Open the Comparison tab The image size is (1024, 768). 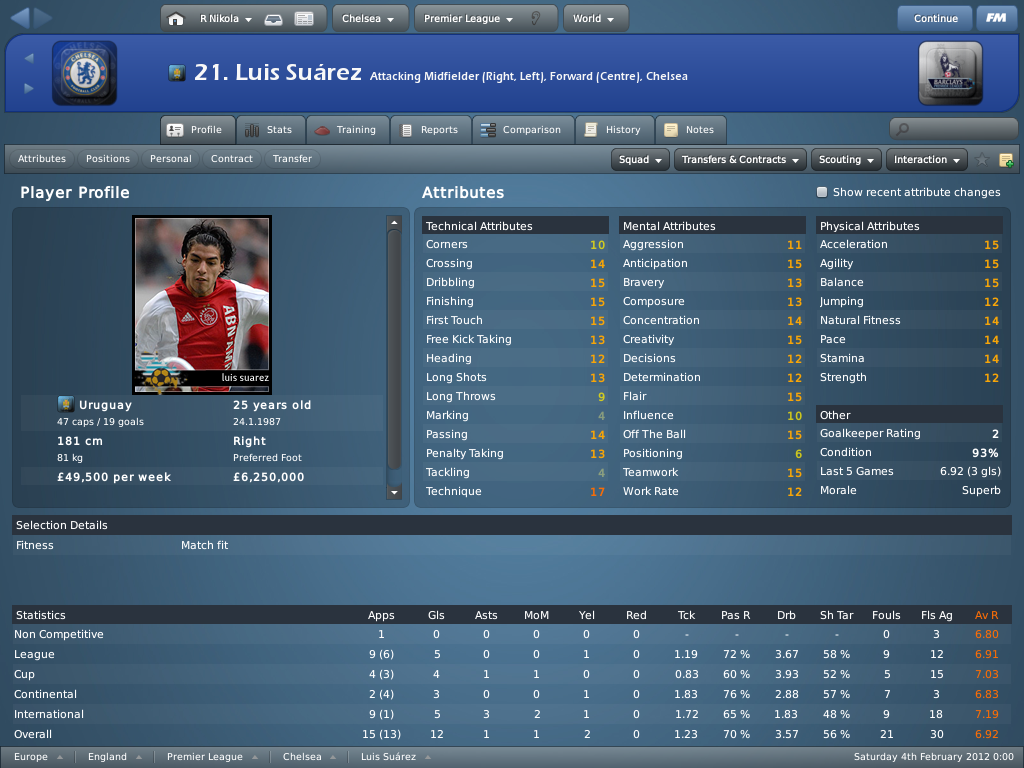[x=521, y=130]
